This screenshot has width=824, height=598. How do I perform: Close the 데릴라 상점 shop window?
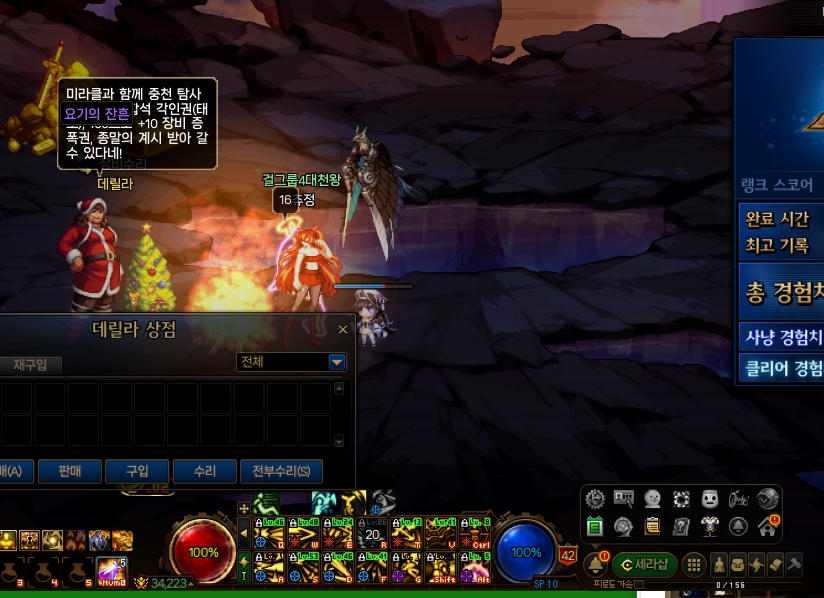343,329
